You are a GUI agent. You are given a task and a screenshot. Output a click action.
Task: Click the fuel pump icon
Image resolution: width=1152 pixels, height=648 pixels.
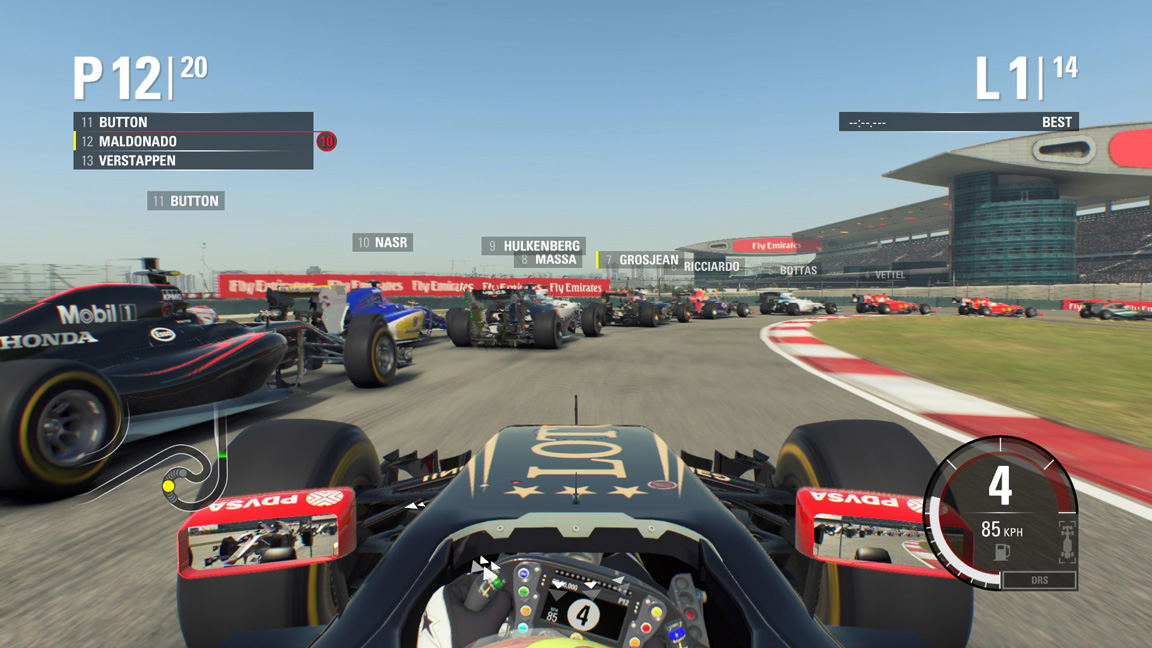tap(1001, 552)
